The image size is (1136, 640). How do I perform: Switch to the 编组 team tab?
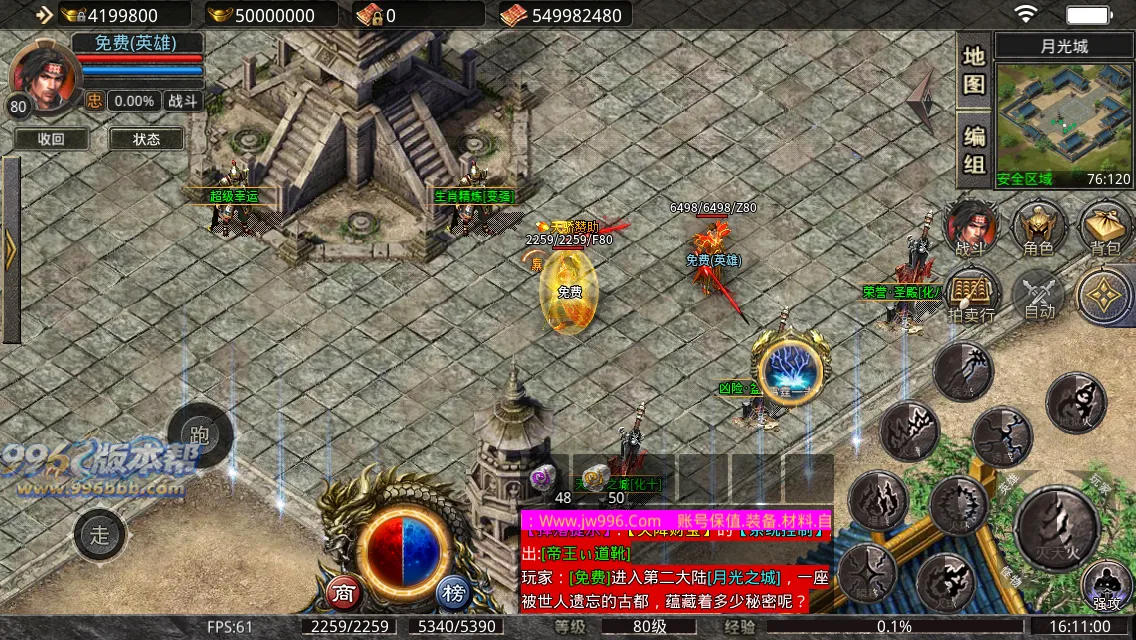click(x=974, y=150)
